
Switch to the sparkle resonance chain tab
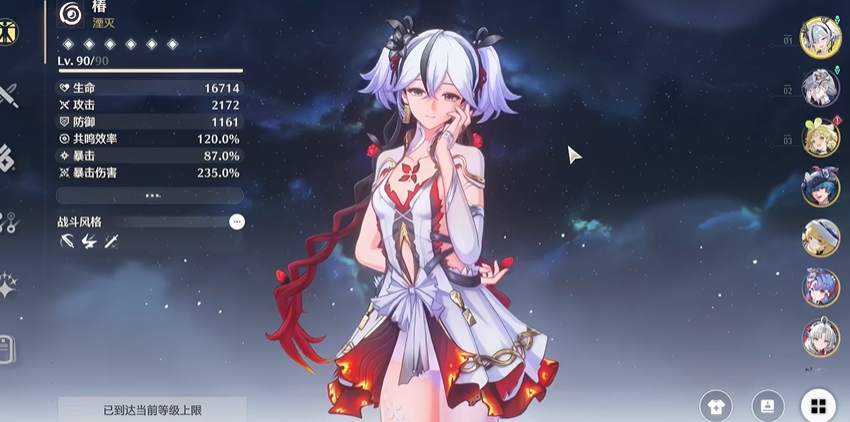[8, 286]
